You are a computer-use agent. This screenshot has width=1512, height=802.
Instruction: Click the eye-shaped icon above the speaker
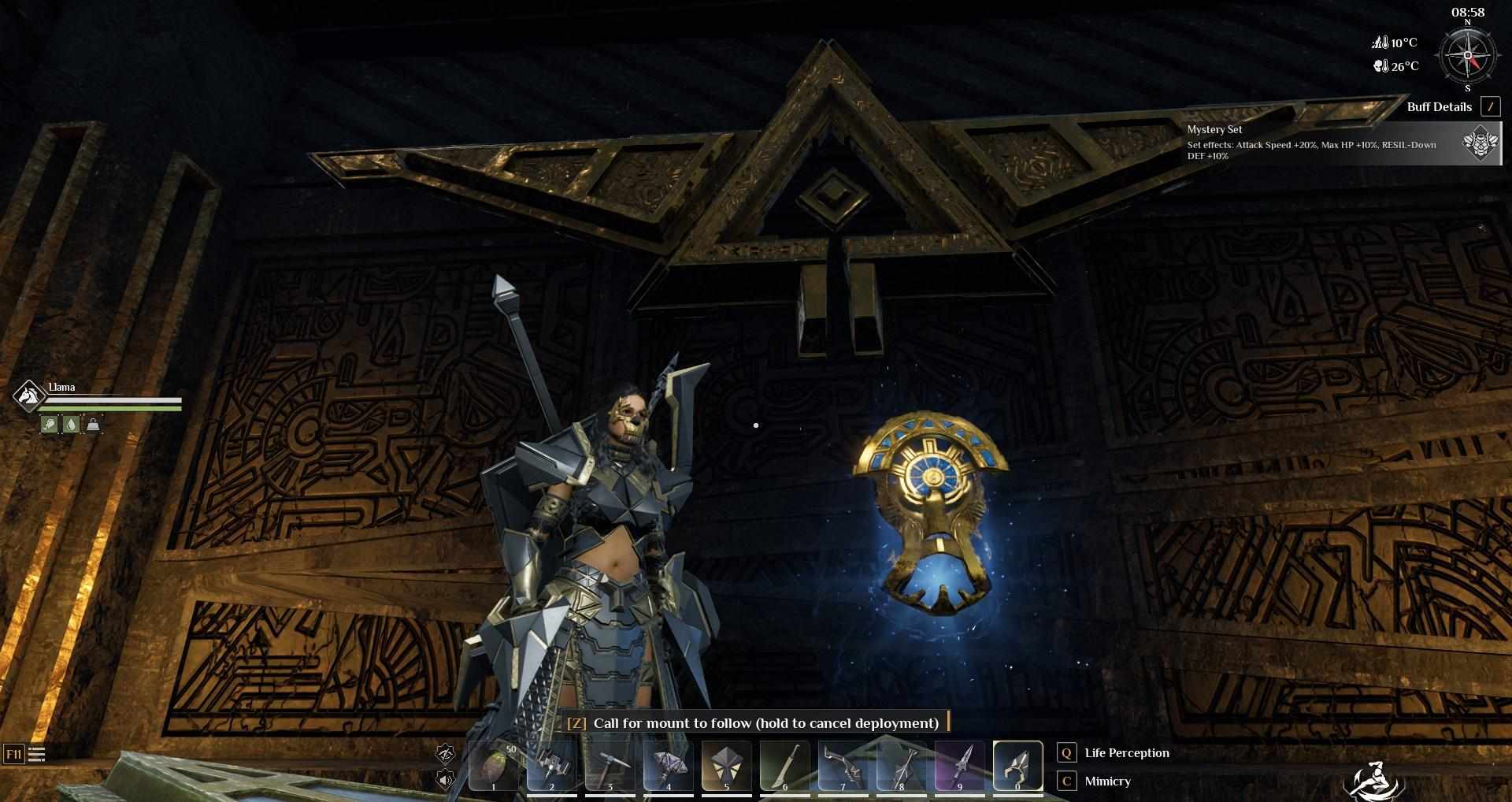tap(446, 754)
